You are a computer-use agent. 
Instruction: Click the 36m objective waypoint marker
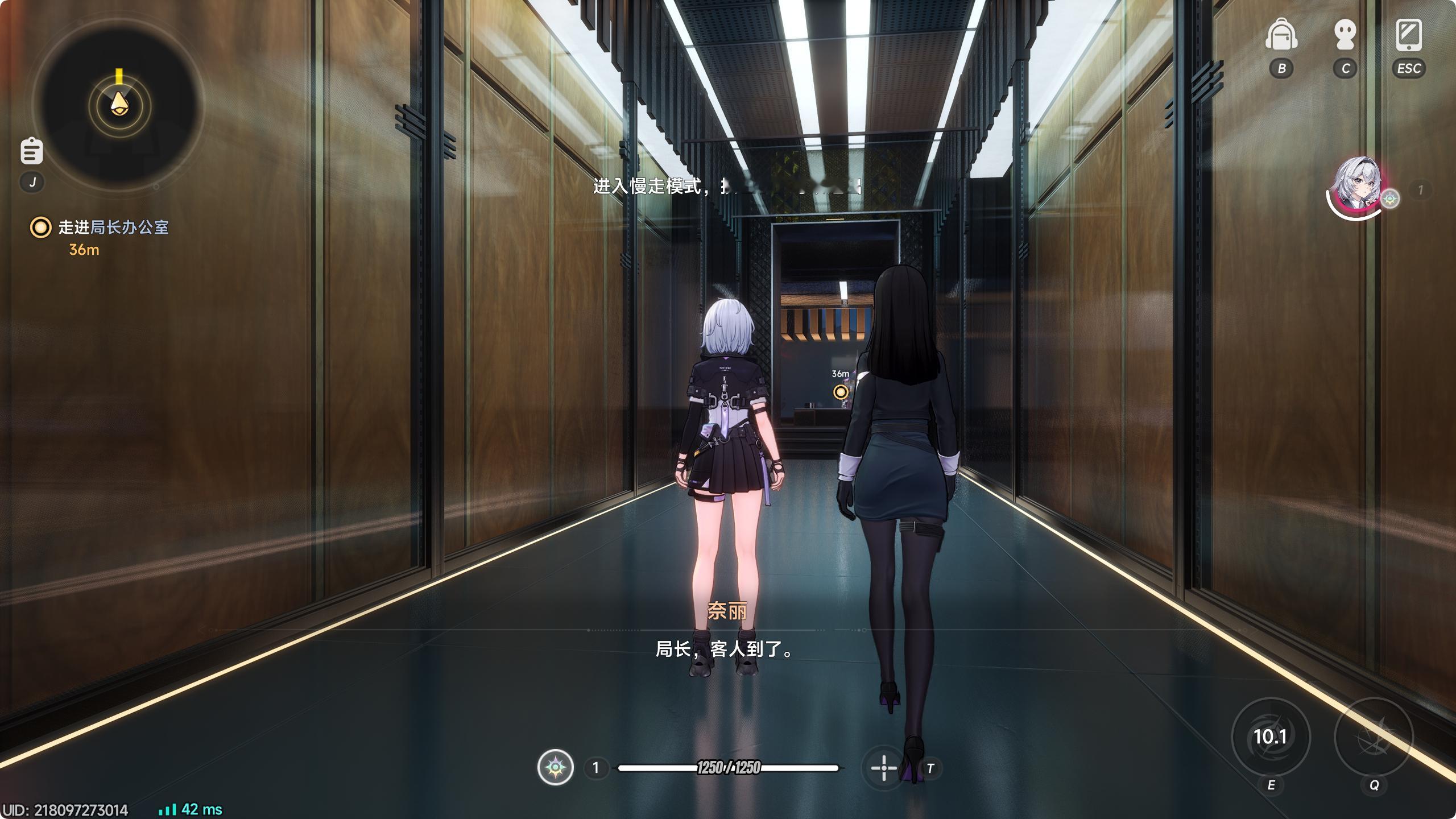(841, 391)
